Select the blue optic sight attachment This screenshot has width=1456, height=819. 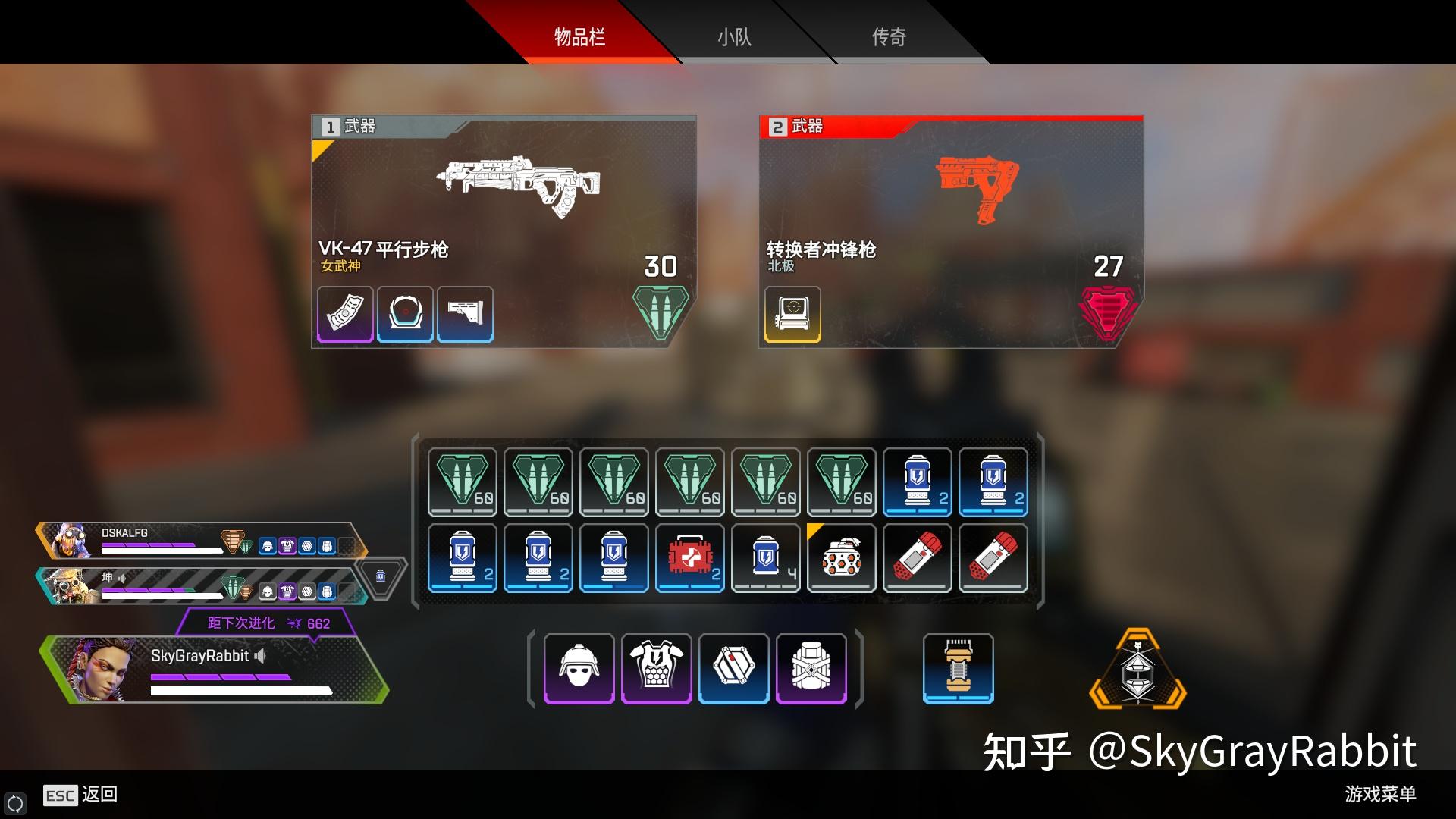(x=405, y=314)
